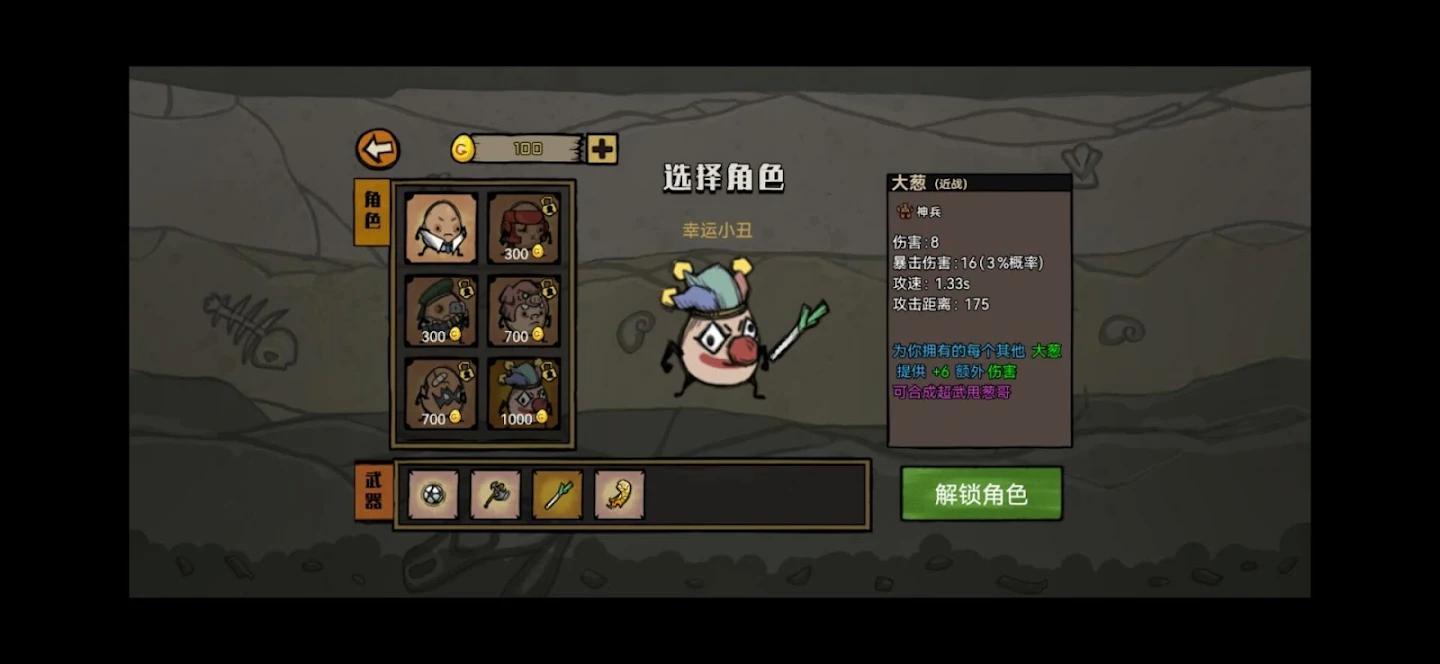
Task: Add more gold coins with plus button
Action: pyautogui.click(x=602, y=149)
